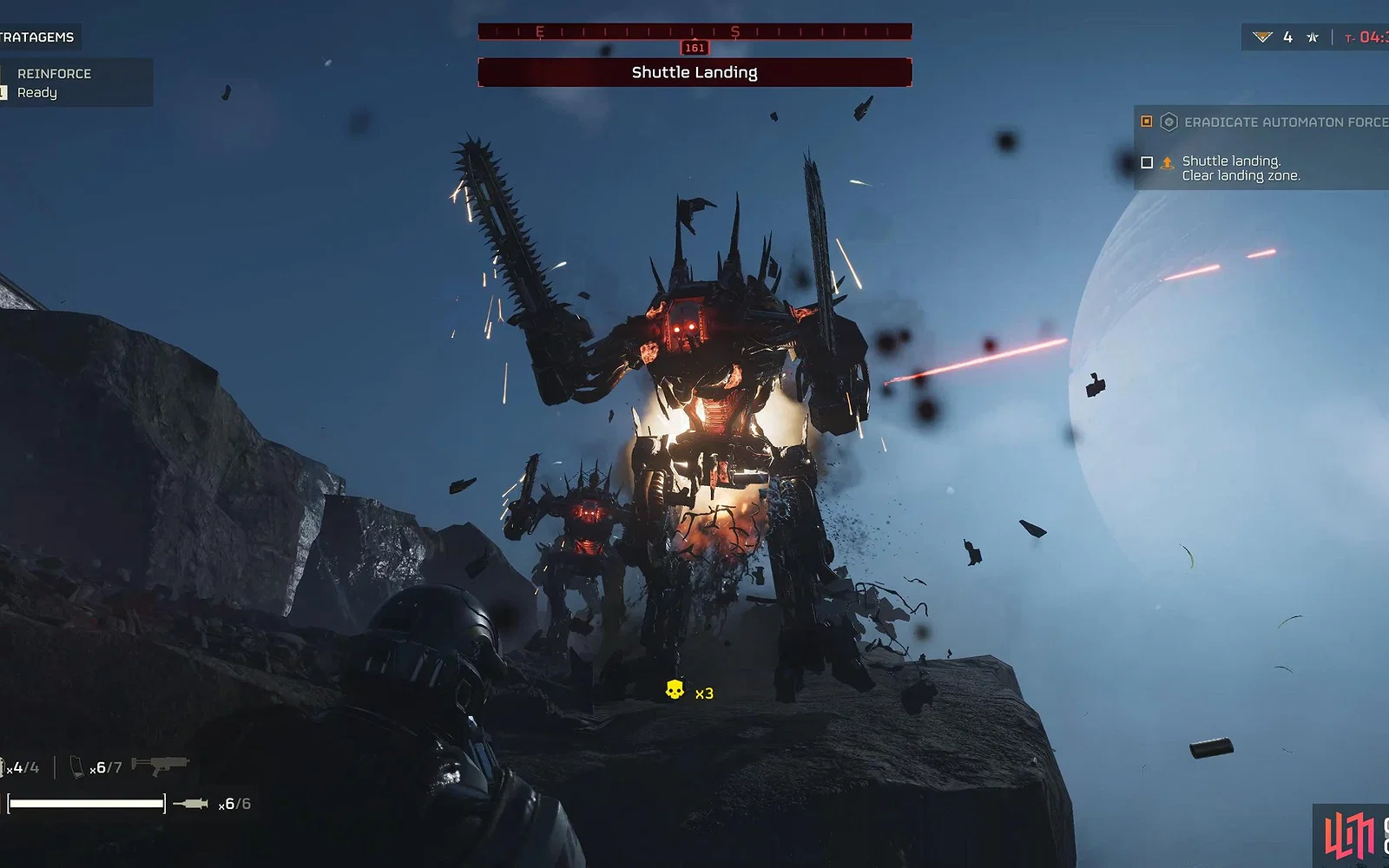The width and height of the screenshot is (1389, 868).
Task: Open the STRATAGEMS menu in the top-left
Action: tap(36, 37)
